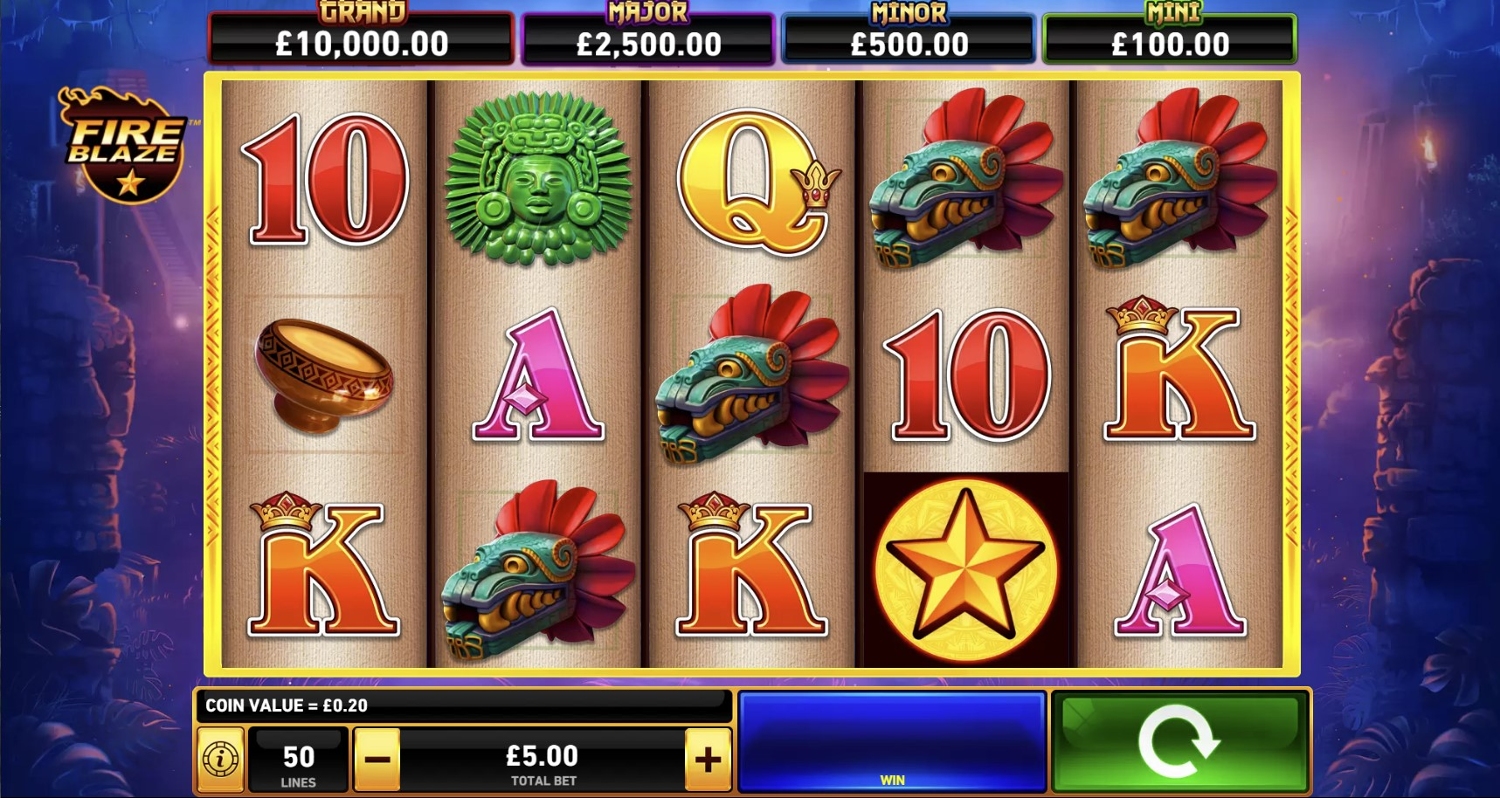Increase total bet with the plus button

pos(708,760)
